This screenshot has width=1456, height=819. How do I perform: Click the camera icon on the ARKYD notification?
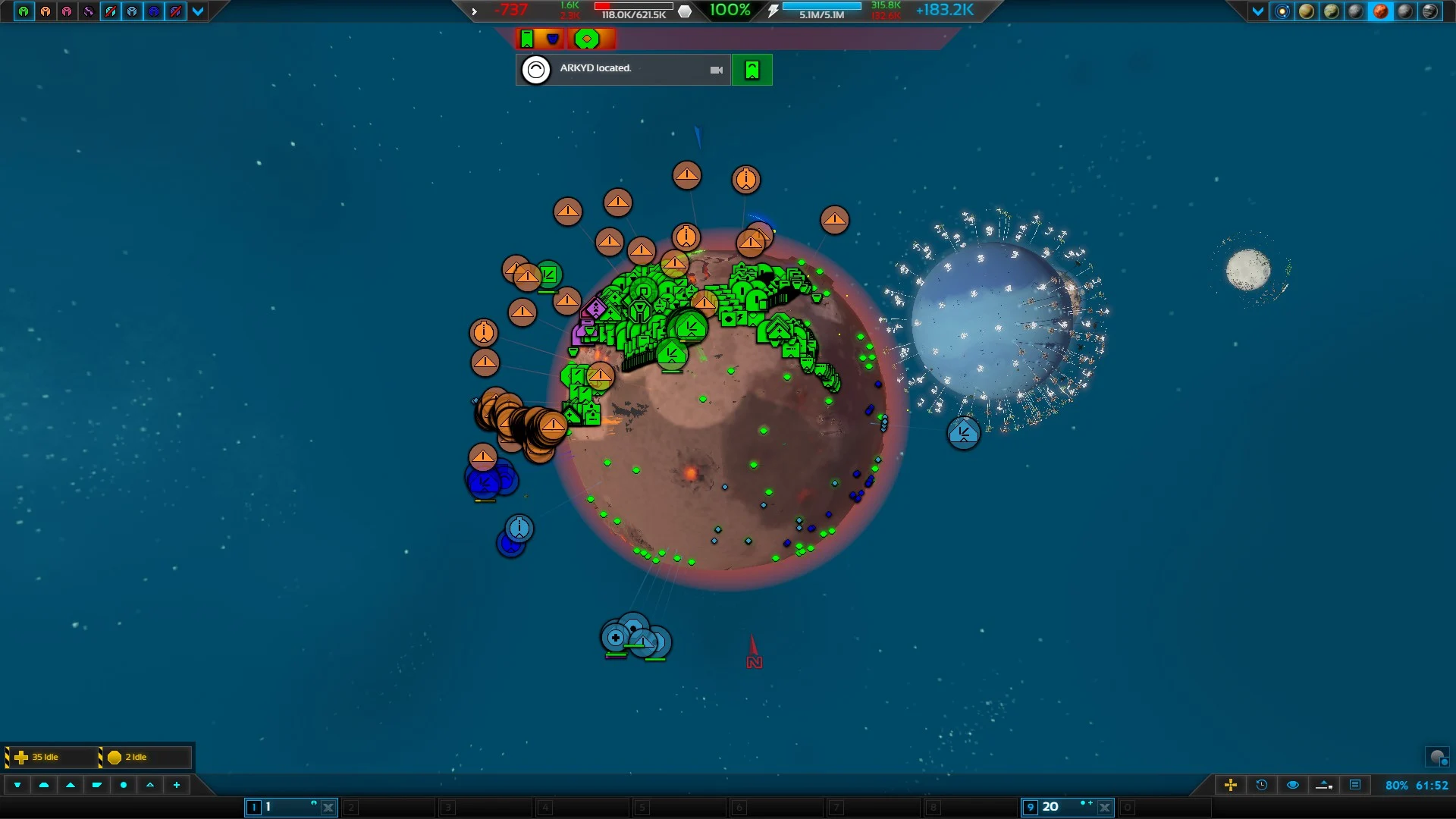(x=717, y=70)
